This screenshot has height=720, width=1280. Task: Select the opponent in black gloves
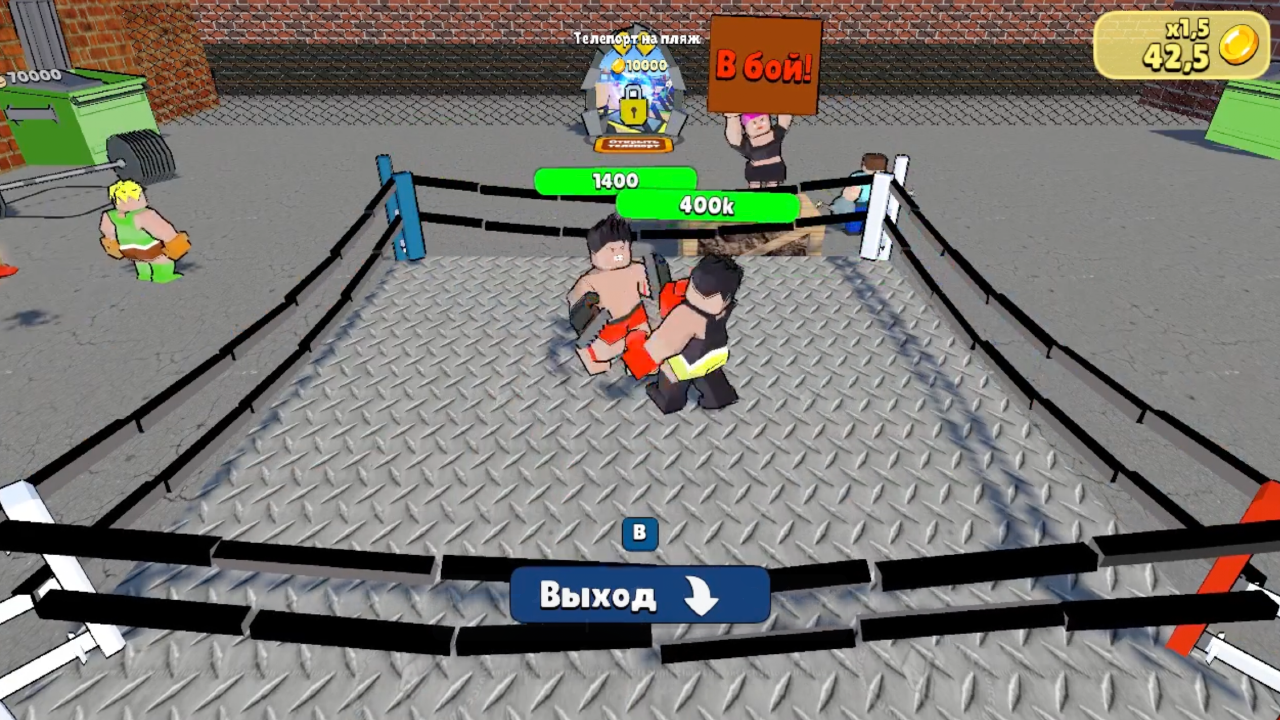[x=700, y=330]
